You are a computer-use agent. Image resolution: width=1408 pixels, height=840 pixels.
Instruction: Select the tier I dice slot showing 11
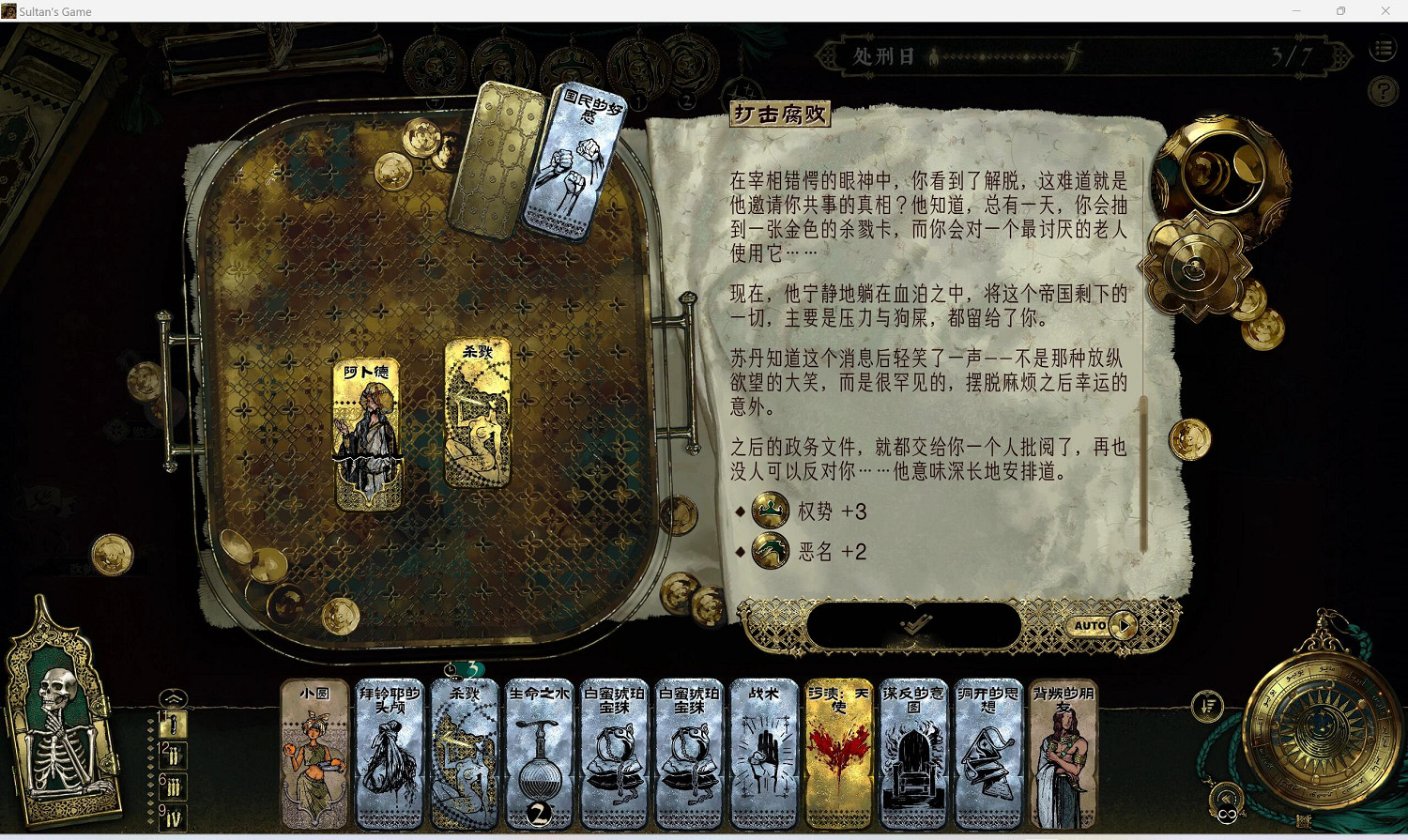pyautogui.click(x=173, y=725)
